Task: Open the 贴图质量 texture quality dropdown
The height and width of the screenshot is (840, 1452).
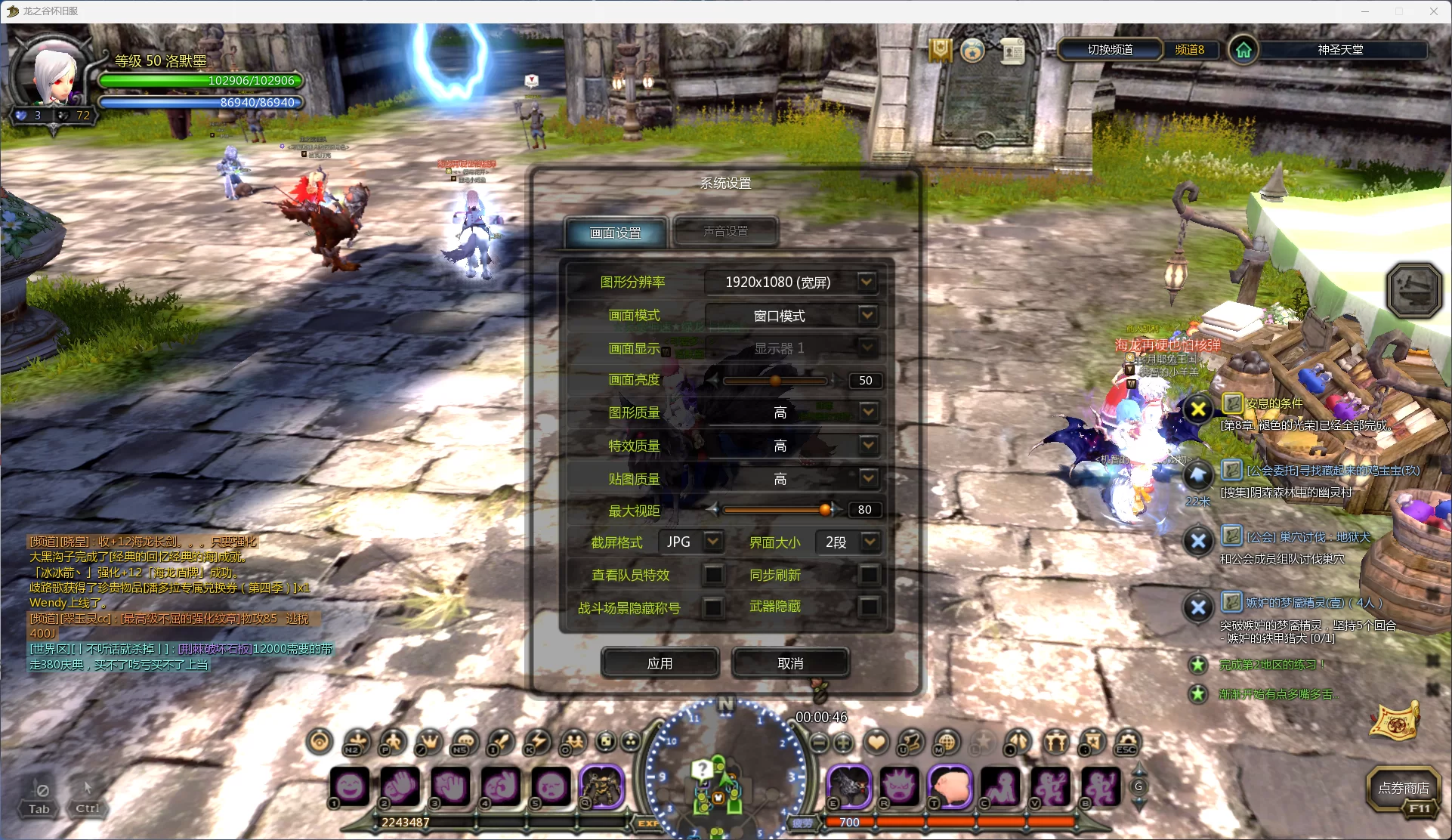Action: point(868,478)
